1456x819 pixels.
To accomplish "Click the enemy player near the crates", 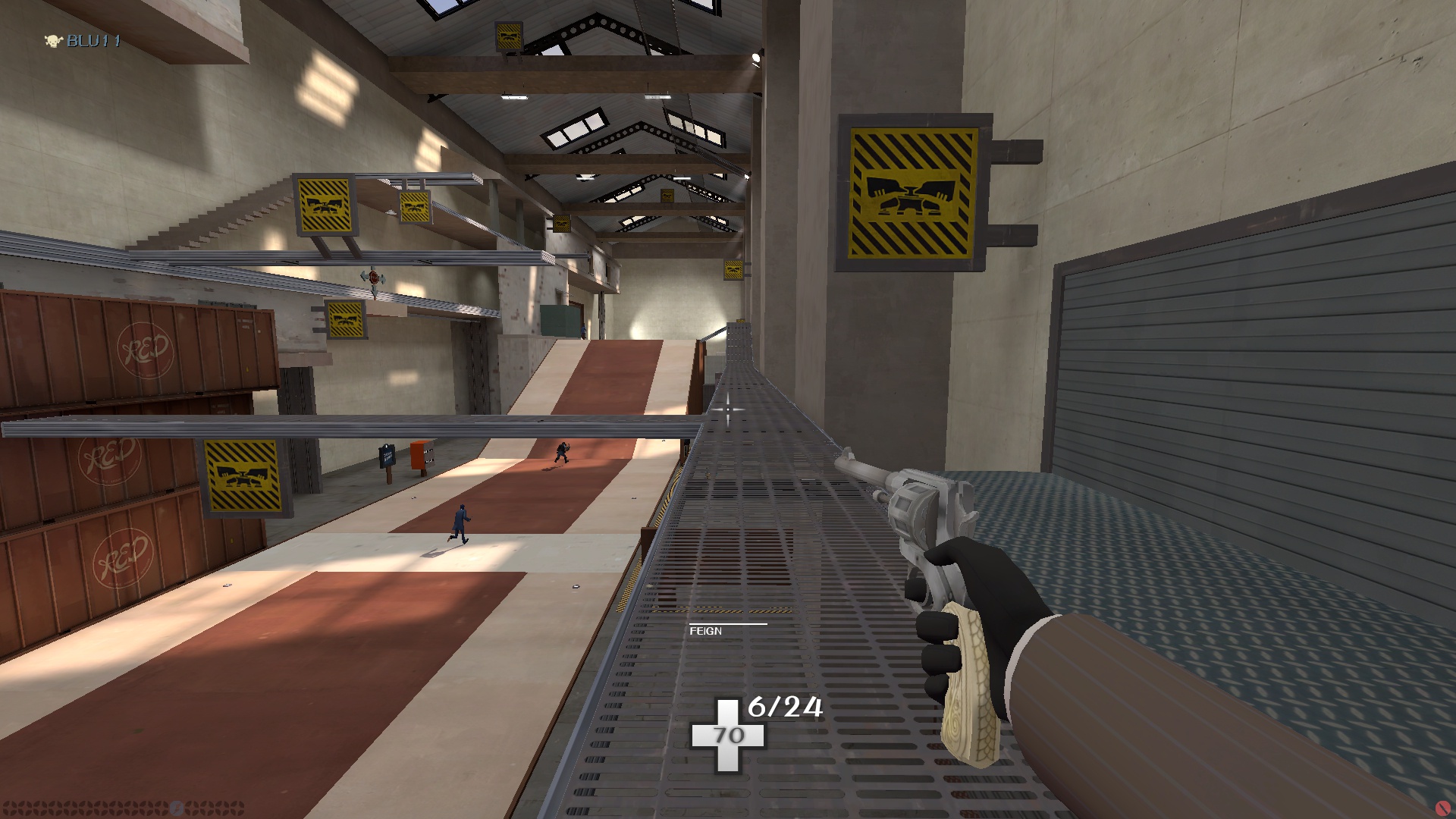I will (x=561, y=453).
